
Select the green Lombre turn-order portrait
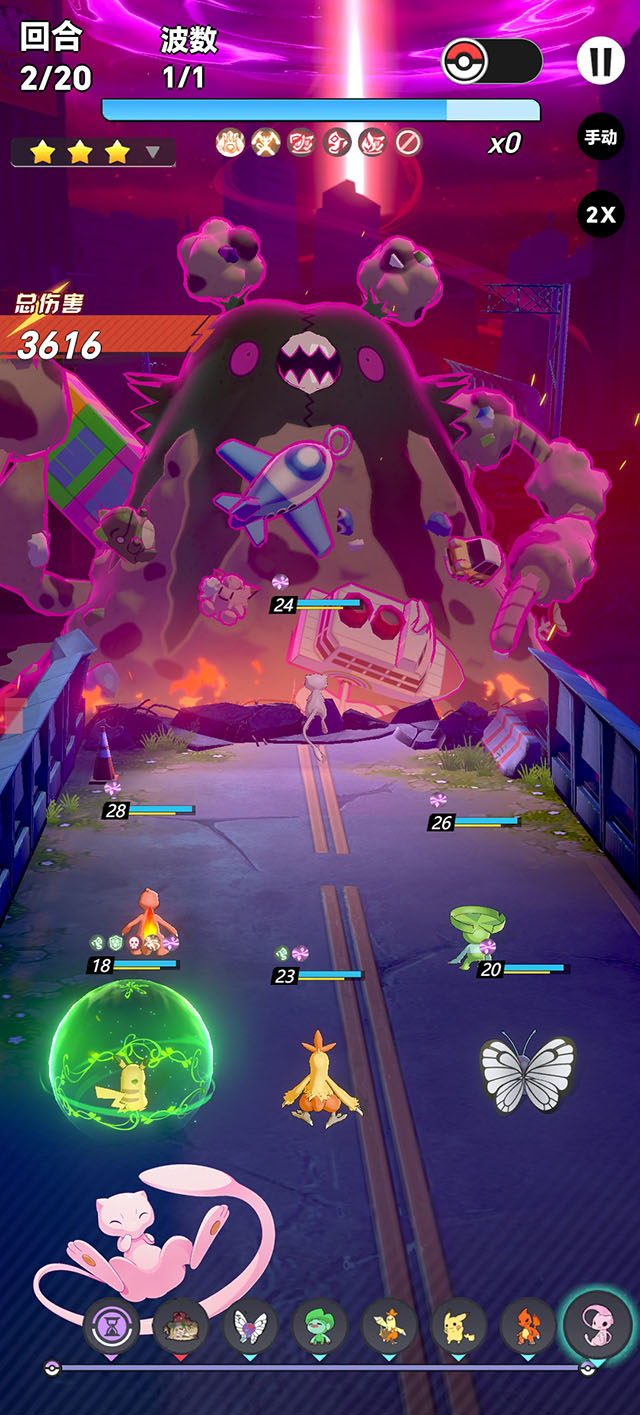point(319,1326)
